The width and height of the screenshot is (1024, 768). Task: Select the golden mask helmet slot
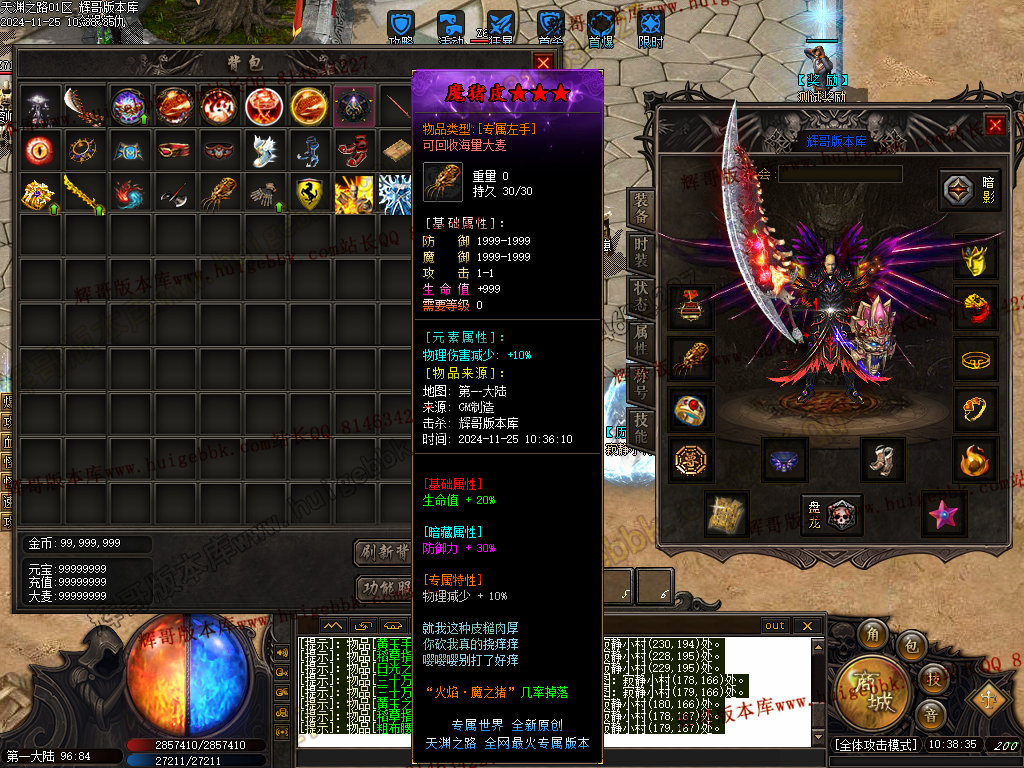[x=976, y=259]
